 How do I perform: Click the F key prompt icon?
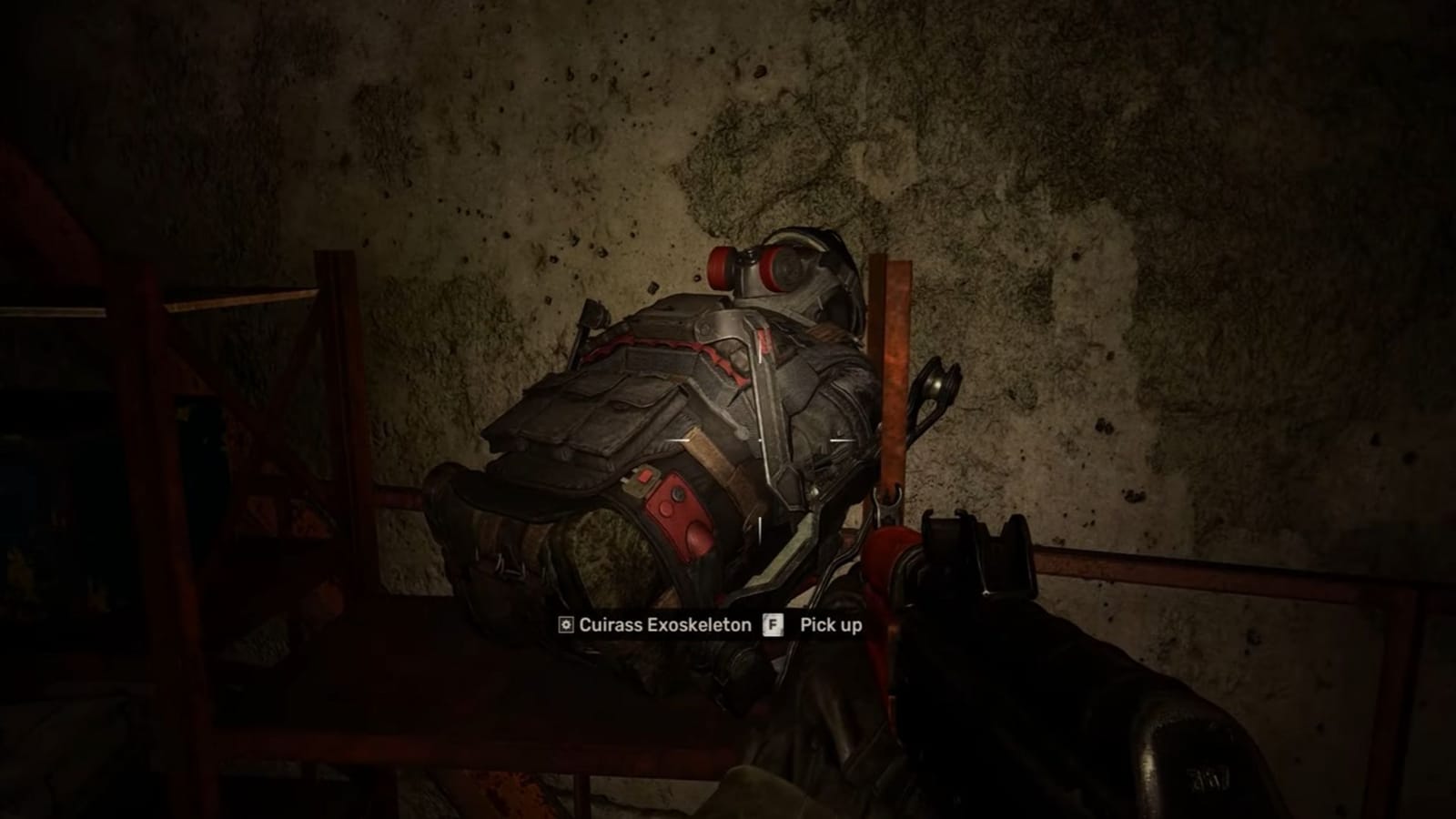770,625
